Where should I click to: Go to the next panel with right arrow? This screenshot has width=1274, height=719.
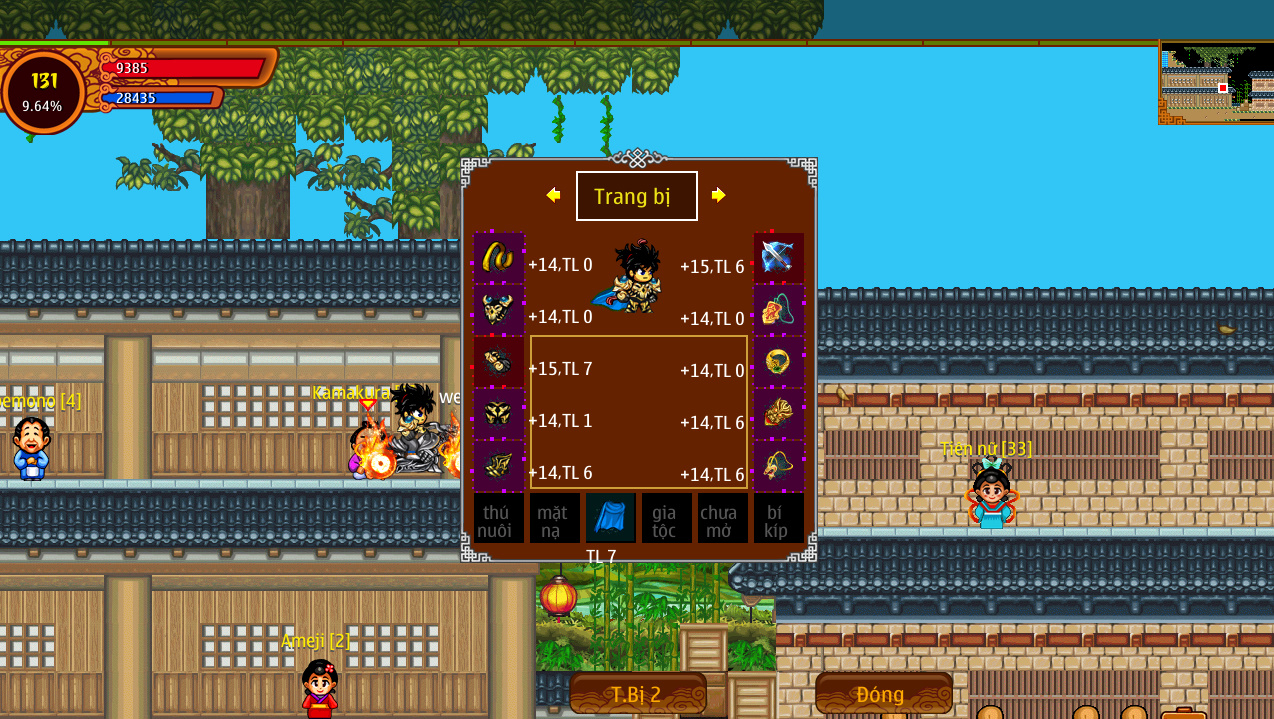click(718, 195)
